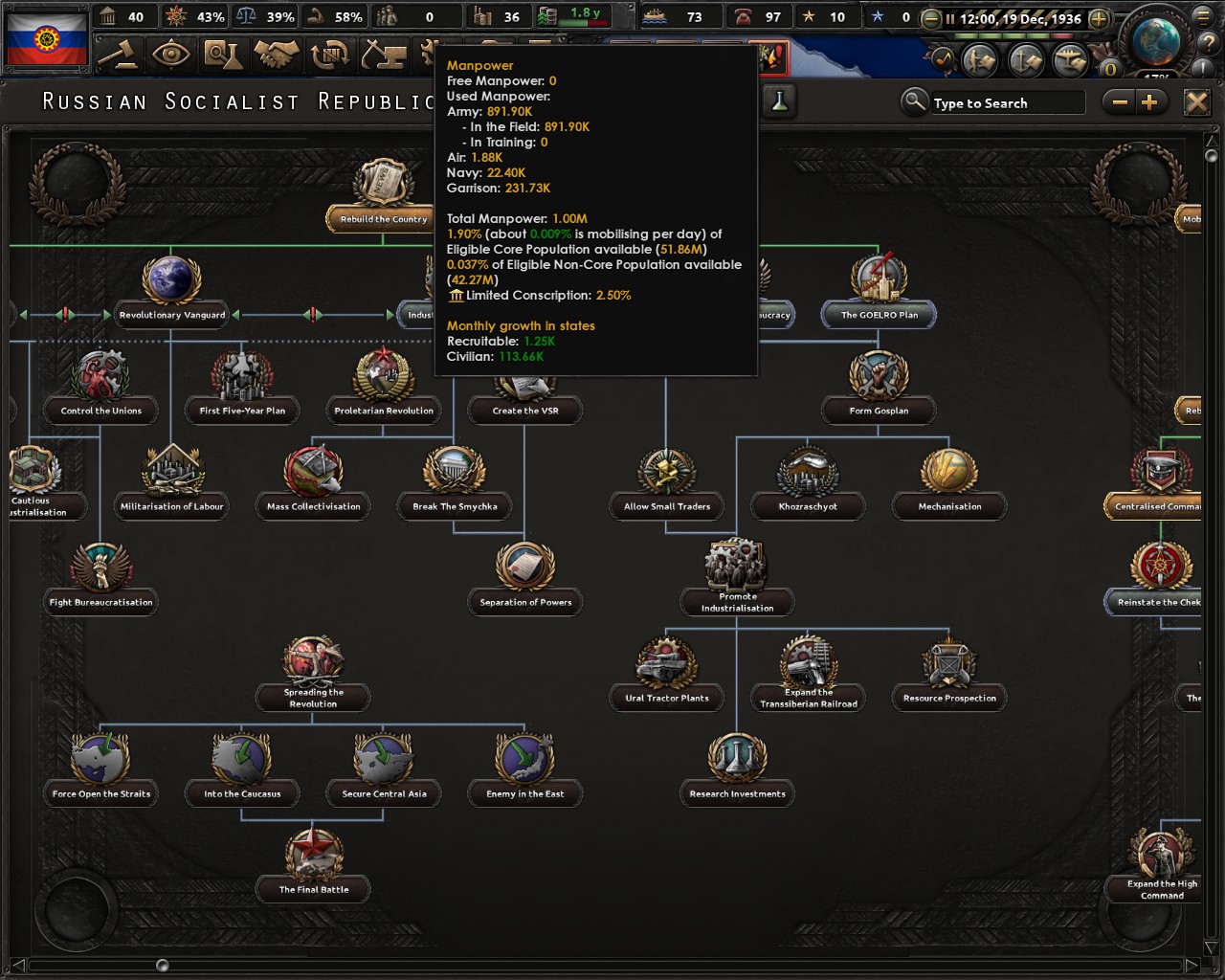Image resolution: width=1225 pixels, height=980 pixels.
Task: Unpause the game with the pause control
Action: (950, 18)
